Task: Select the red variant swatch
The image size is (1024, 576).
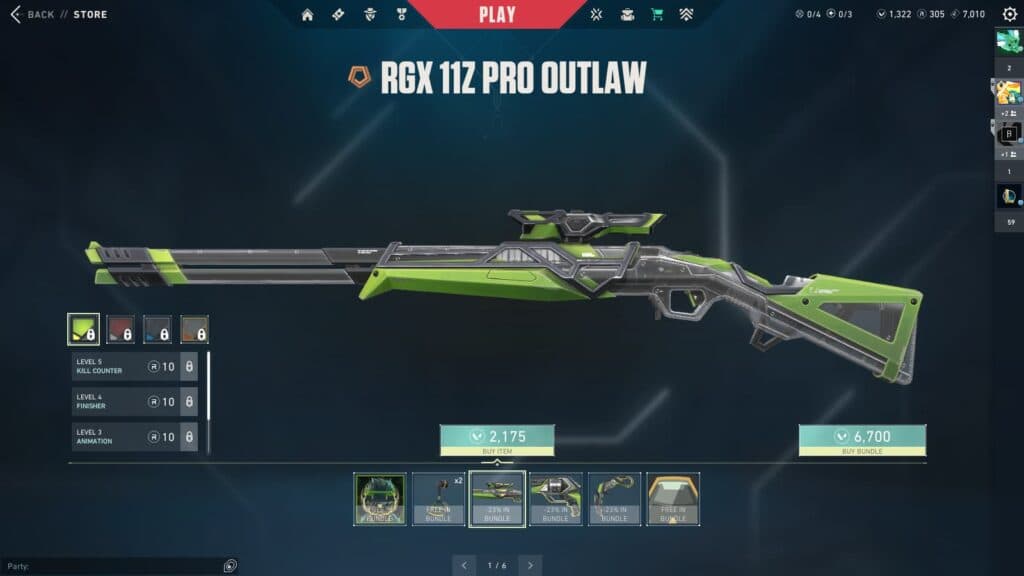Action: tap(121, 329)
